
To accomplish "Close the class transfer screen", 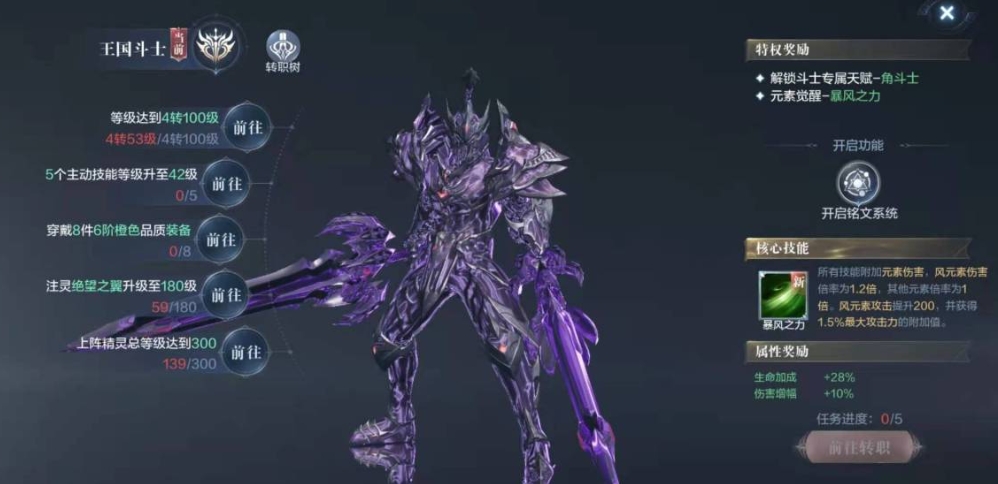I will (946, 14).
